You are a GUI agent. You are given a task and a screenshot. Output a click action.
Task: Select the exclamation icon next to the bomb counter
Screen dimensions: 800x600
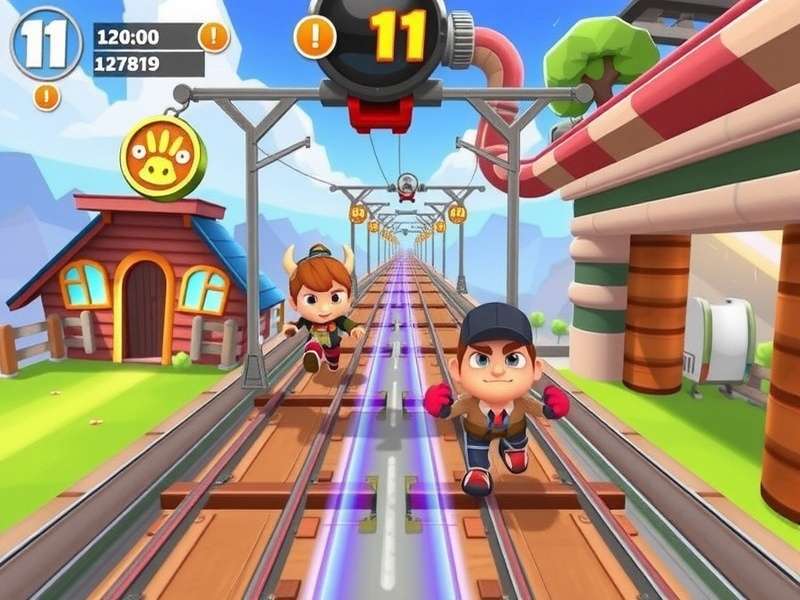coord(315,37)
